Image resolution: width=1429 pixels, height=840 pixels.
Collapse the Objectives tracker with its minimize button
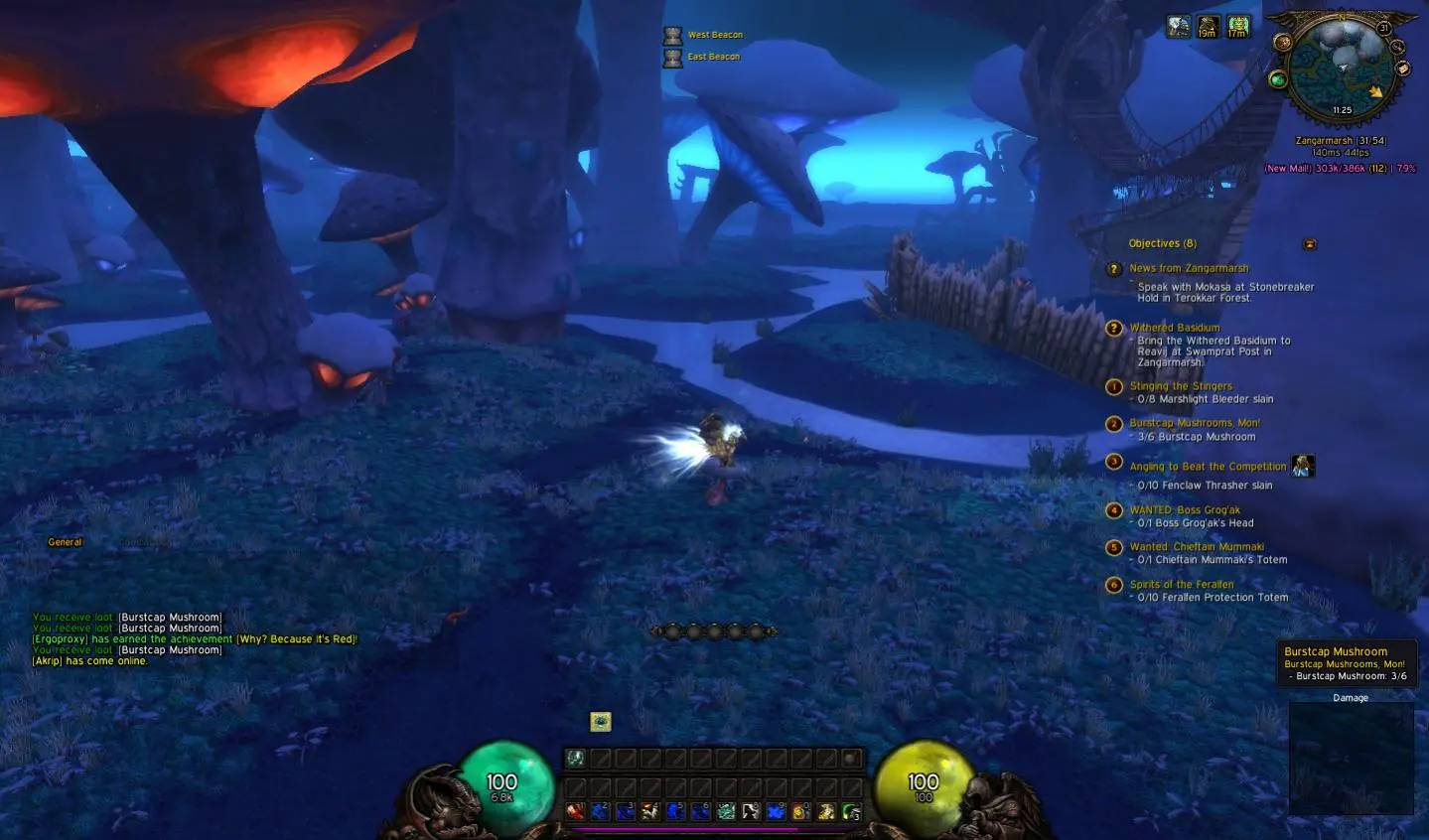point(1310,244)
